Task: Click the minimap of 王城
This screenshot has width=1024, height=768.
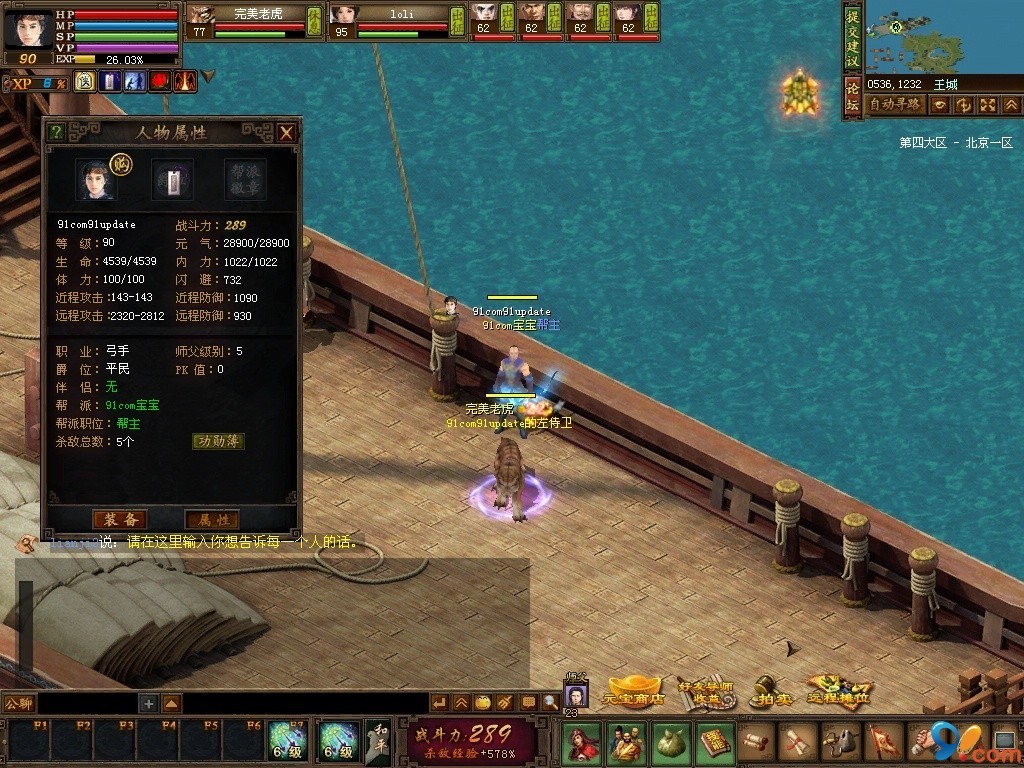Action: tap(942, 37)
